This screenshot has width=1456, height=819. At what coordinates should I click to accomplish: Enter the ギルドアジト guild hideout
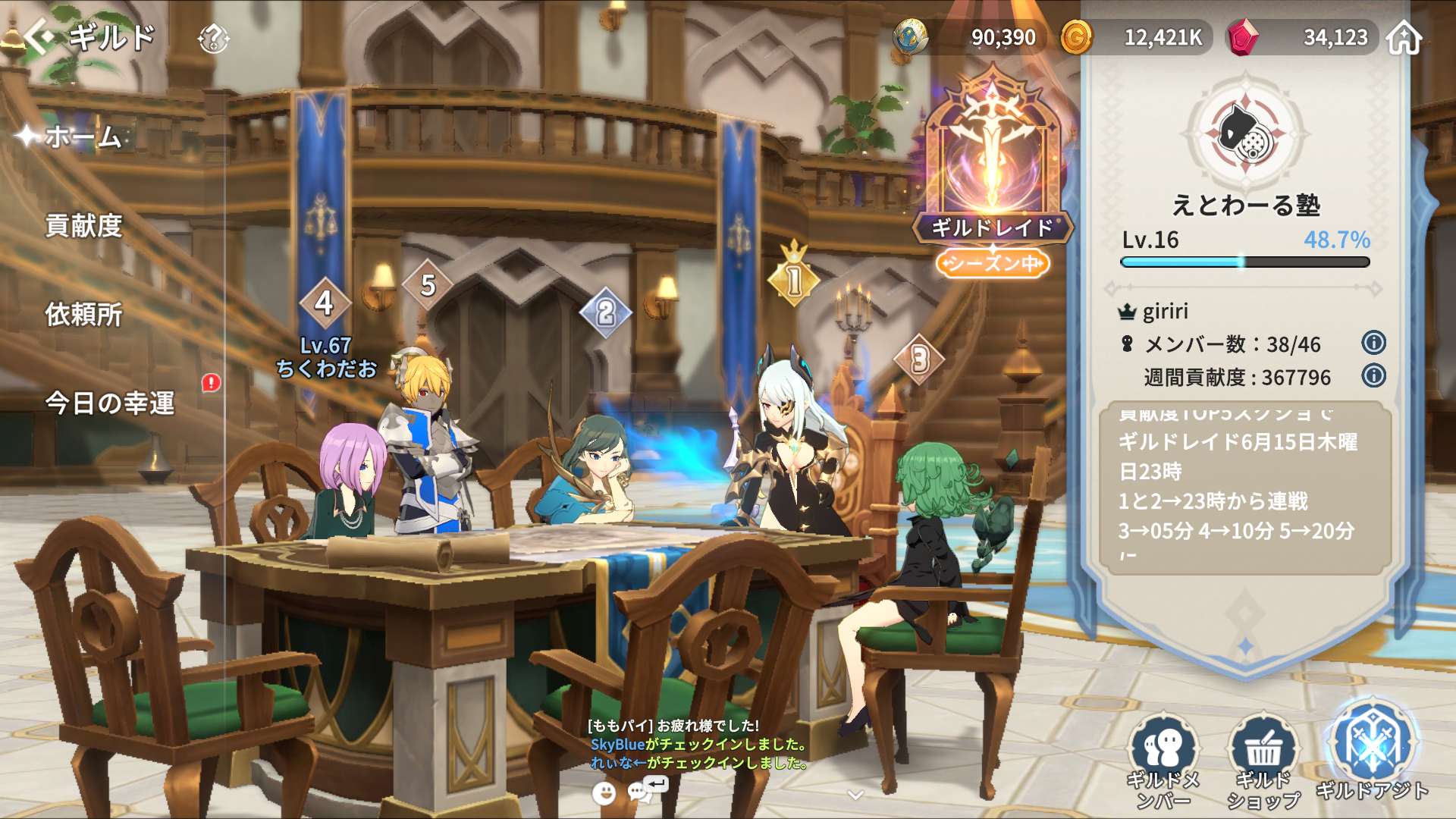point(1372,751)
